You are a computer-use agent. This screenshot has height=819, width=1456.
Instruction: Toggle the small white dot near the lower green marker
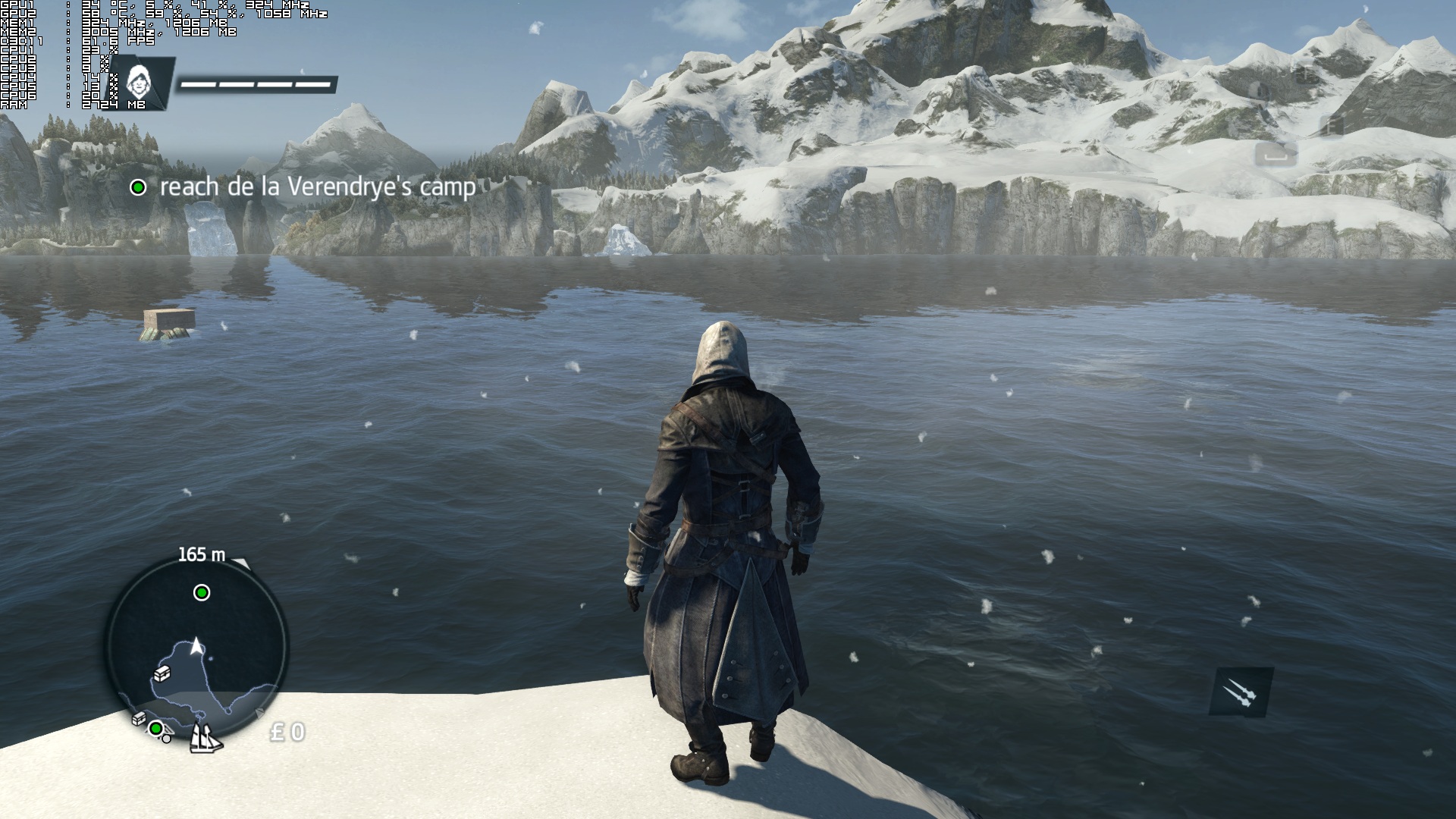pyautogui.click(x=166, y=739)
